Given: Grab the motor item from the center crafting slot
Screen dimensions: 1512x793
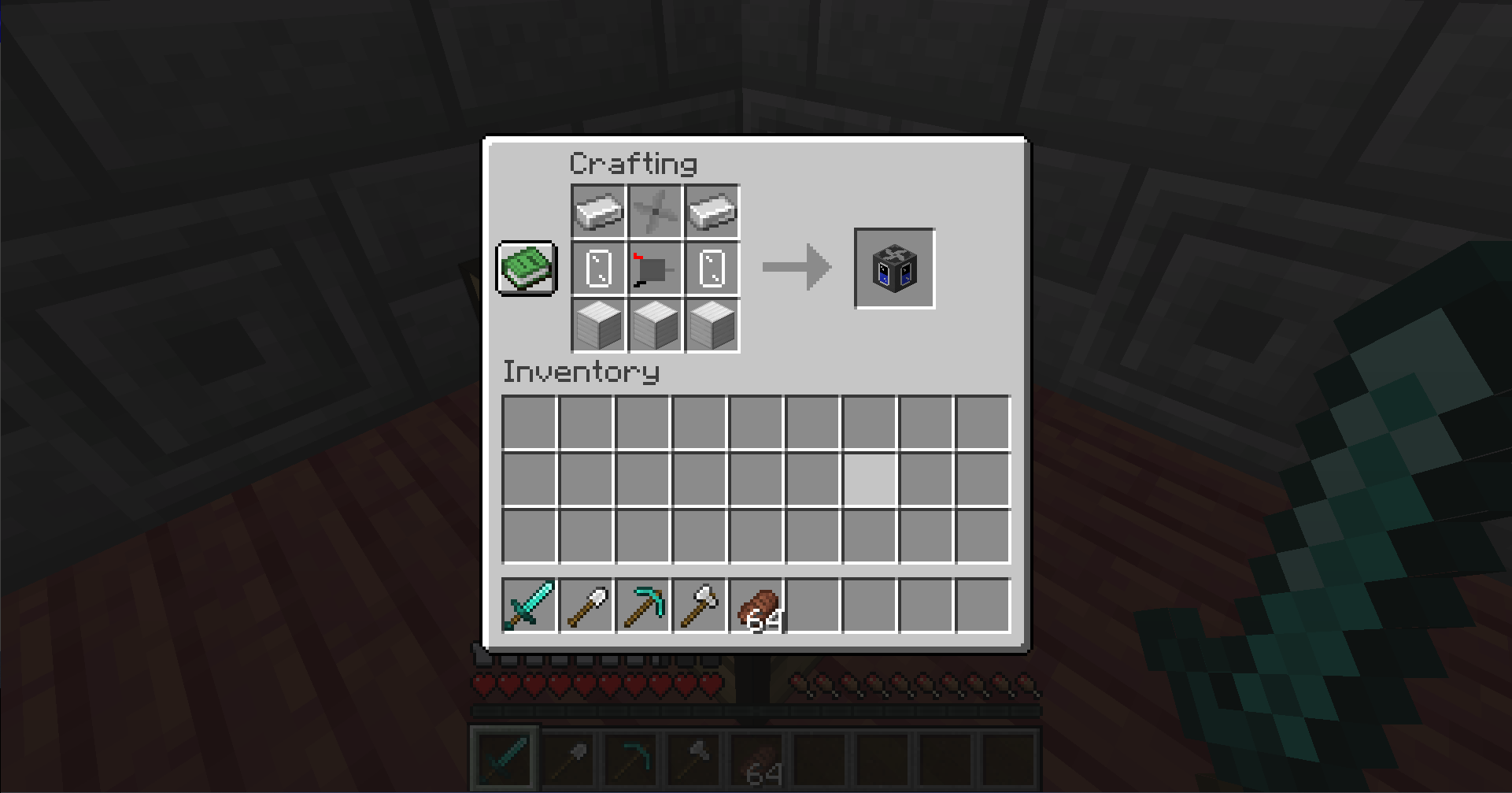Looking at the screenshot, I should coord(655,269).
